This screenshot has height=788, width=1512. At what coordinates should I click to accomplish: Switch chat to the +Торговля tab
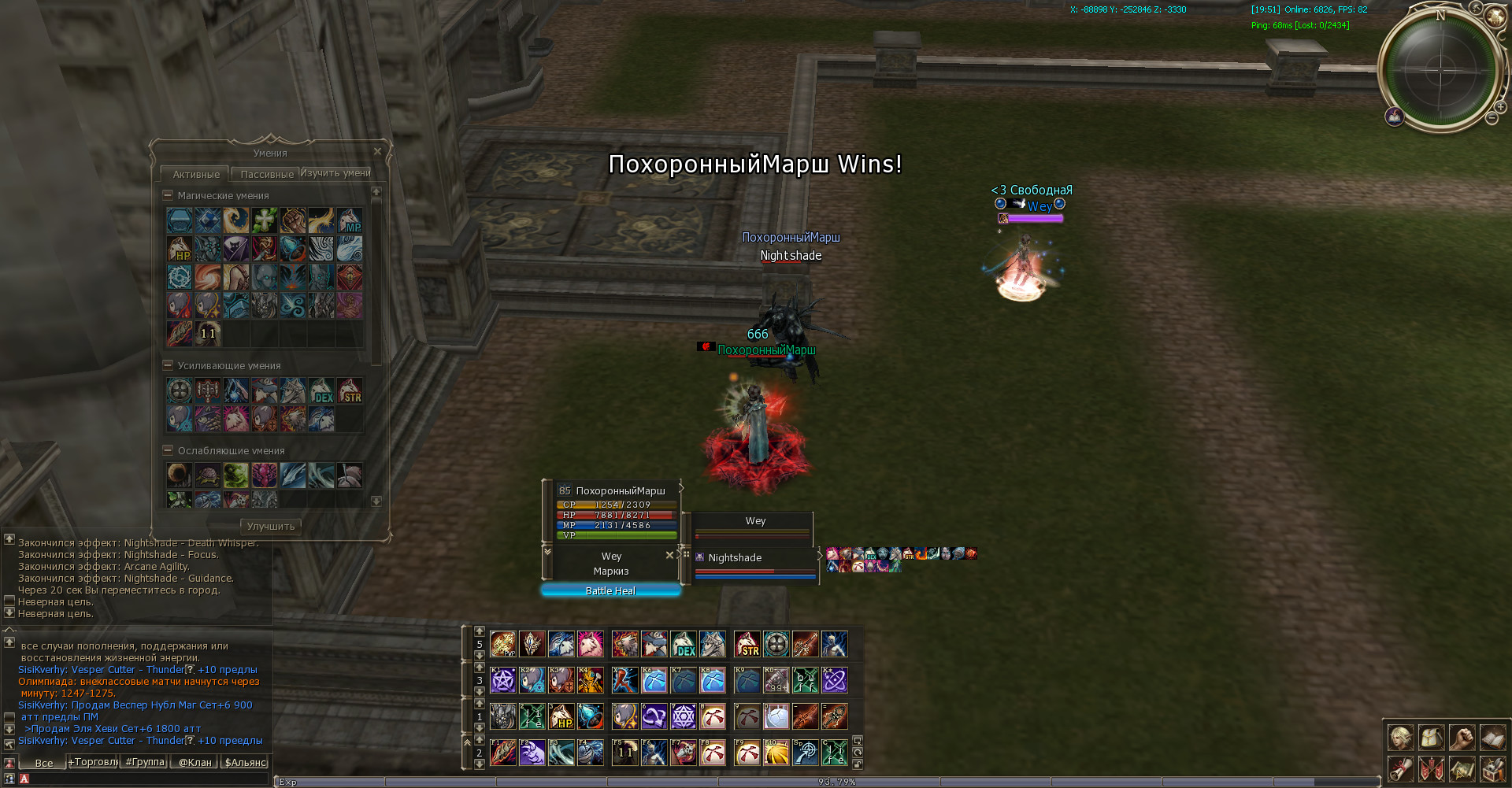coord(93,762)
